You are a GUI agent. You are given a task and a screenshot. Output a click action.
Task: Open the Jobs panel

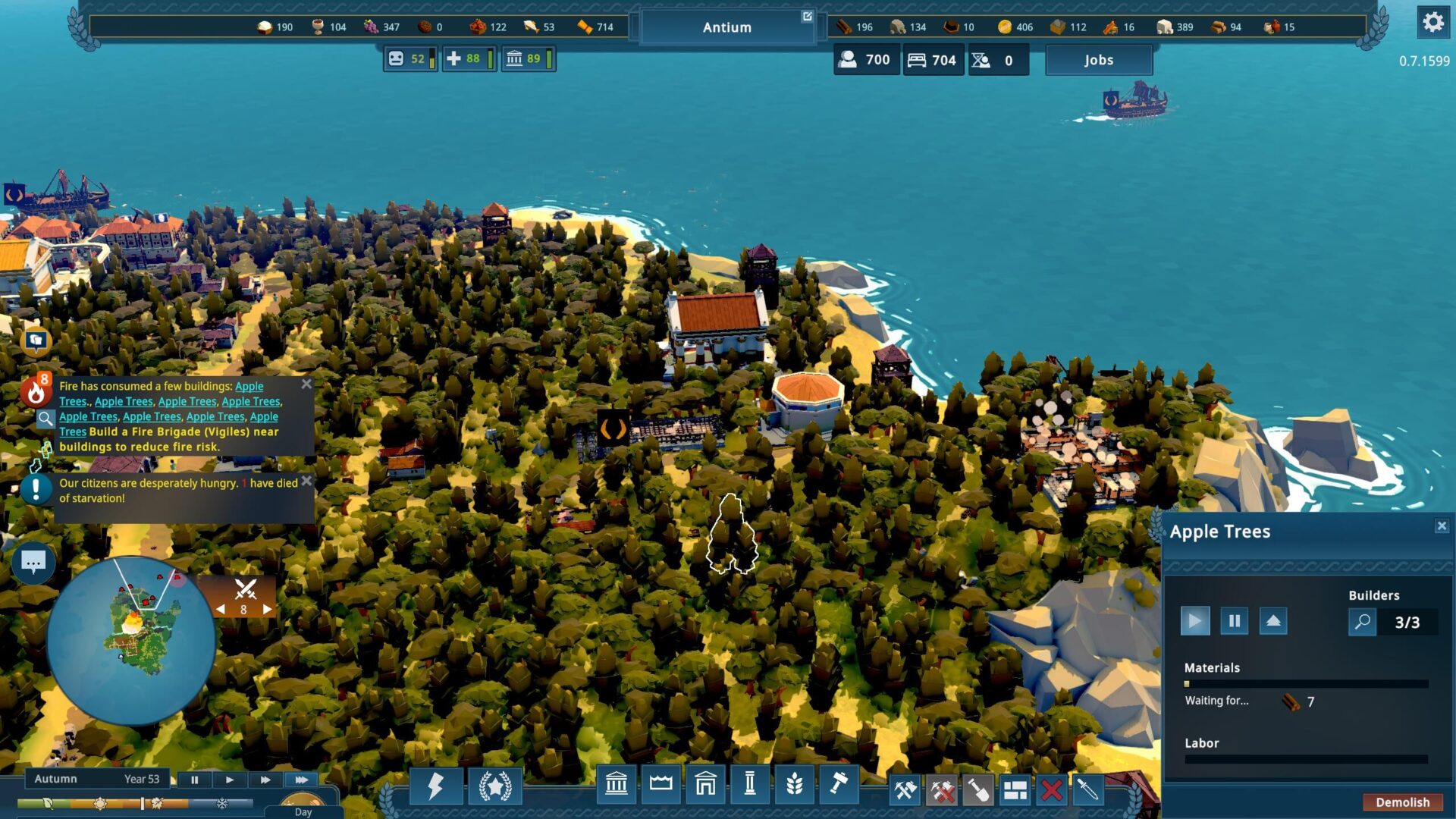[x=1098, y=60]
